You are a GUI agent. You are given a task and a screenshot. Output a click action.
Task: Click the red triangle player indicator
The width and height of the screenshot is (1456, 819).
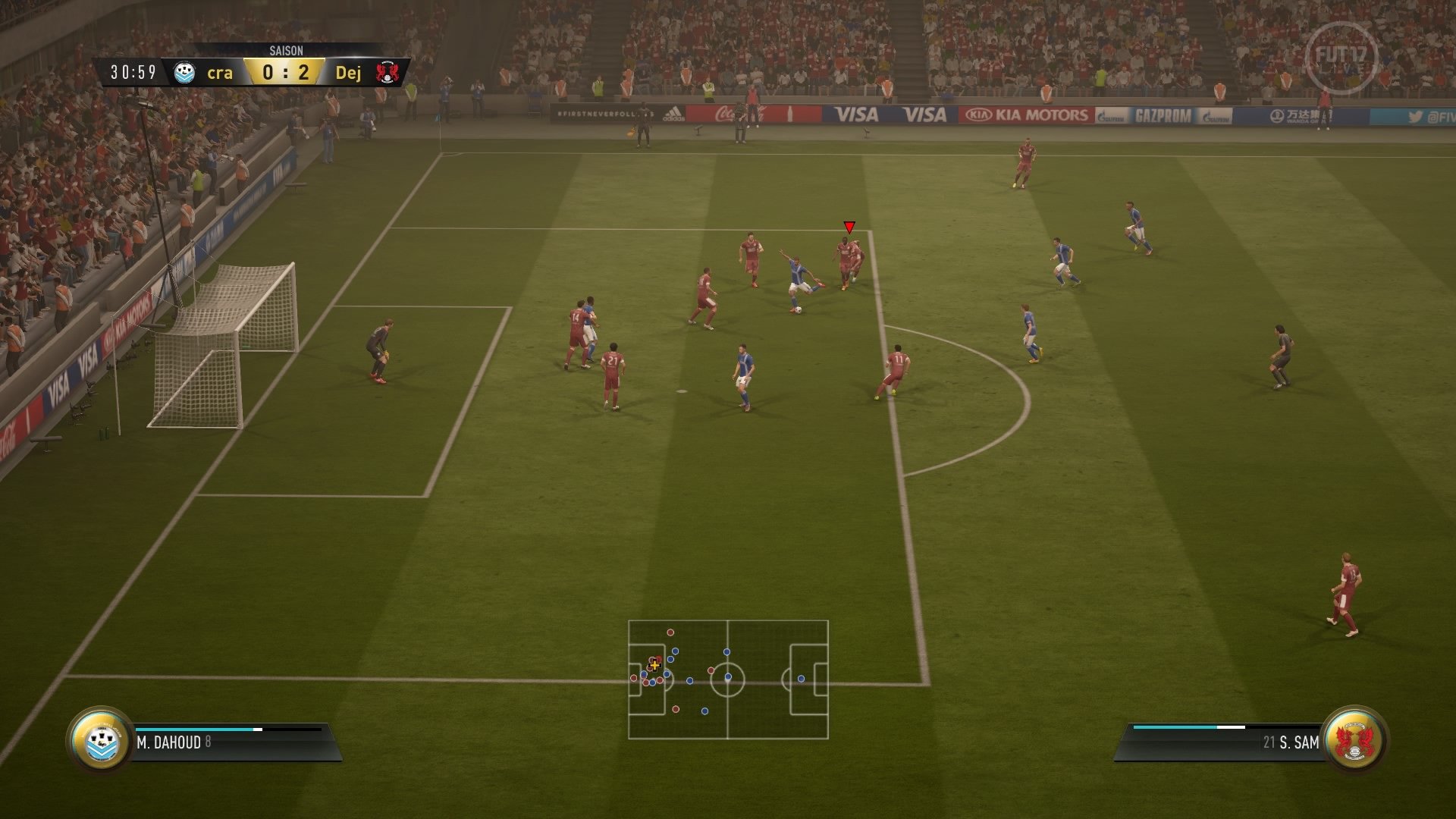849,226
